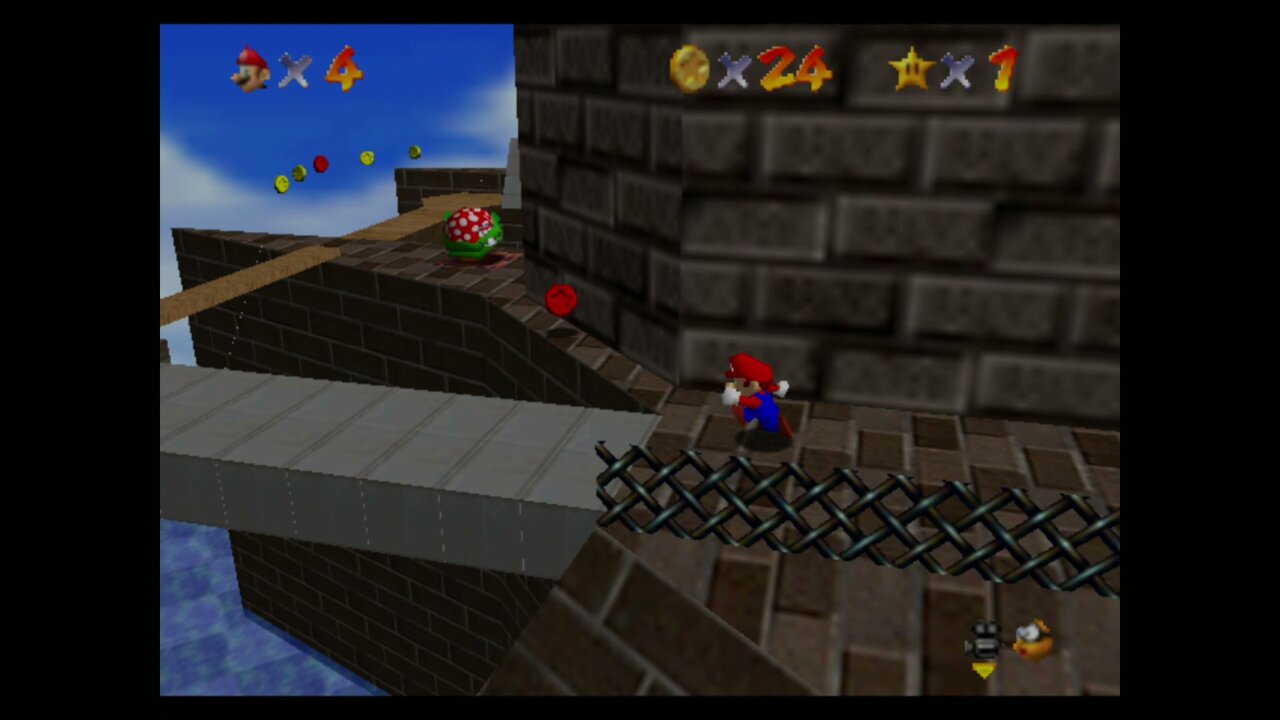Click the red coin floating beside the tower
Viewport: 1280px width, 720px height.
pos(560,300)
